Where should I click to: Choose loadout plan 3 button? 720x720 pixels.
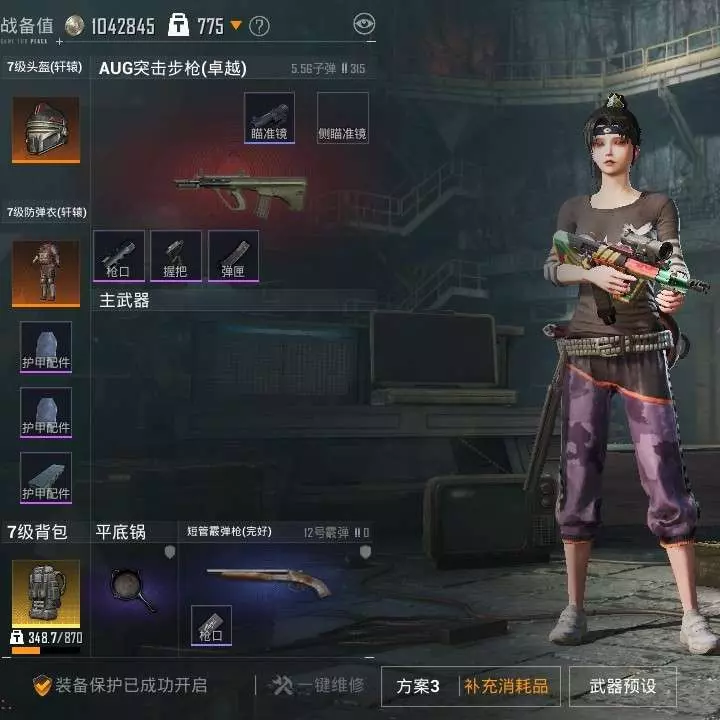(x=418, y=686)
